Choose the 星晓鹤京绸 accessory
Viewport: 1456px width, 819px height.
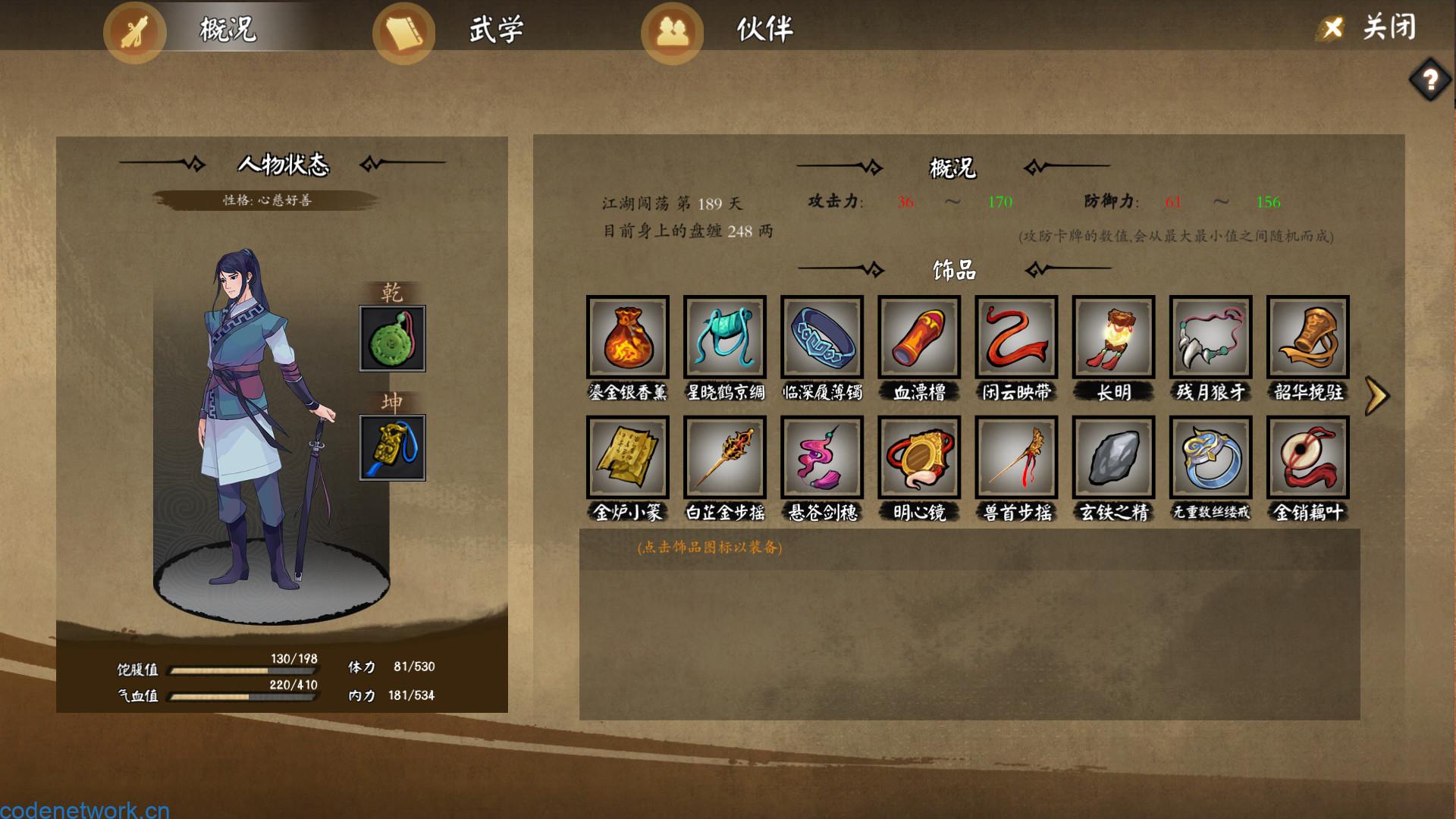click(725, 337)
